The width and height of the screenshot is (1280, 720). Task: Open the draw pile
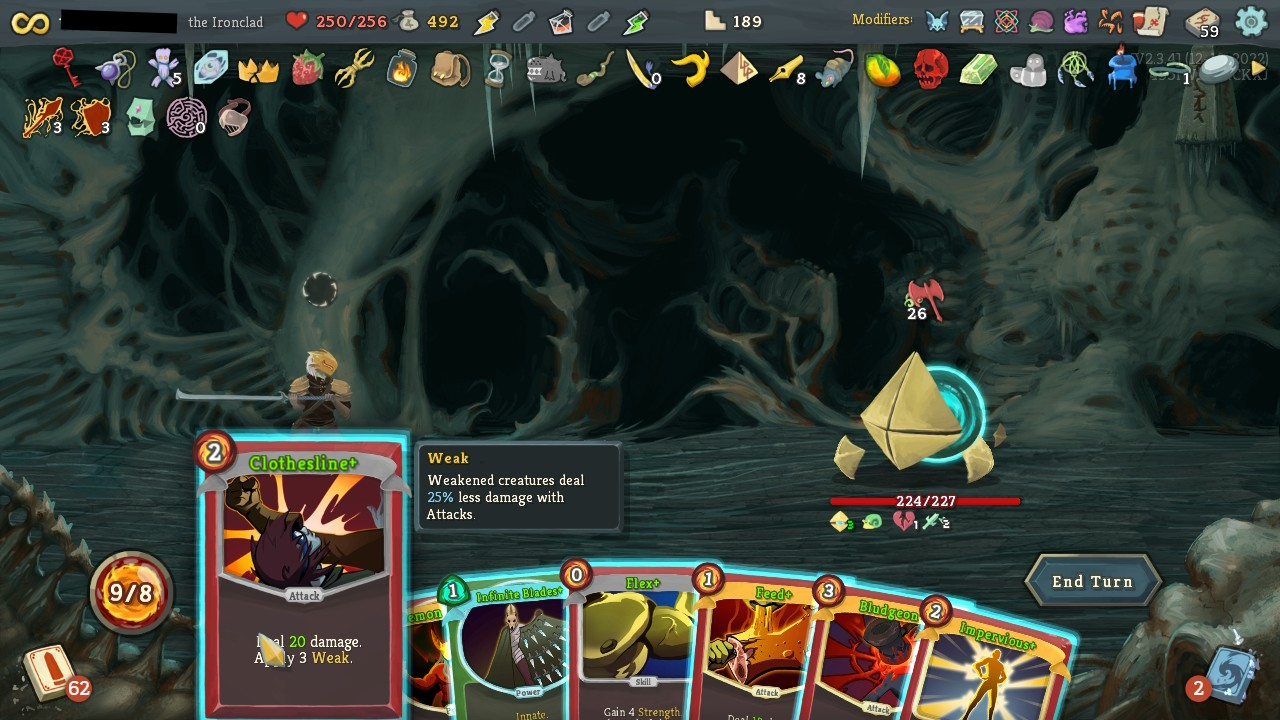click(x=50, y=672)
